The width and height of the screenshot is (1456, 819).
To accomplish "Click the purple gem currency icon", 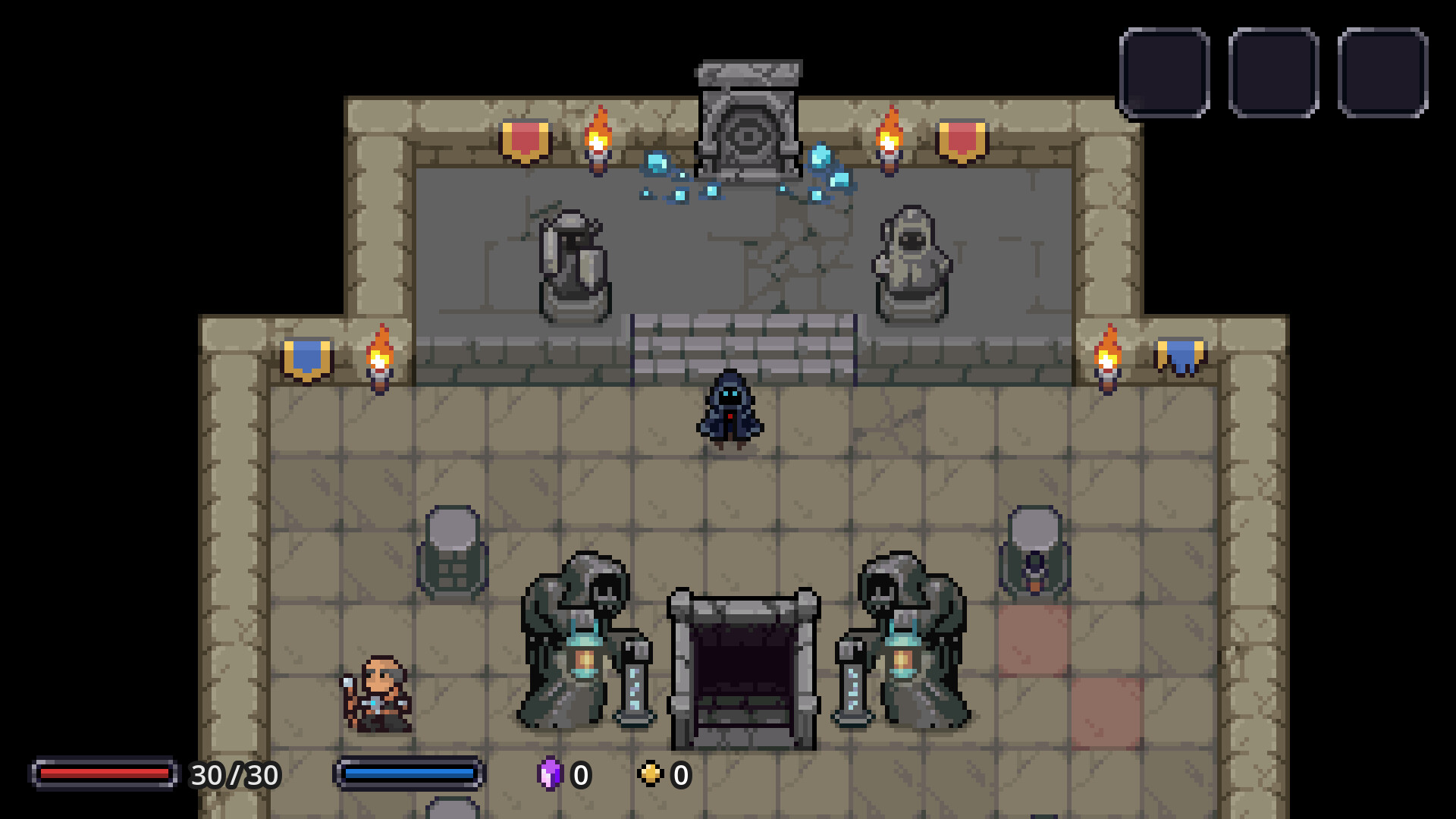I will pyautogui.click(x=552, y=774).
